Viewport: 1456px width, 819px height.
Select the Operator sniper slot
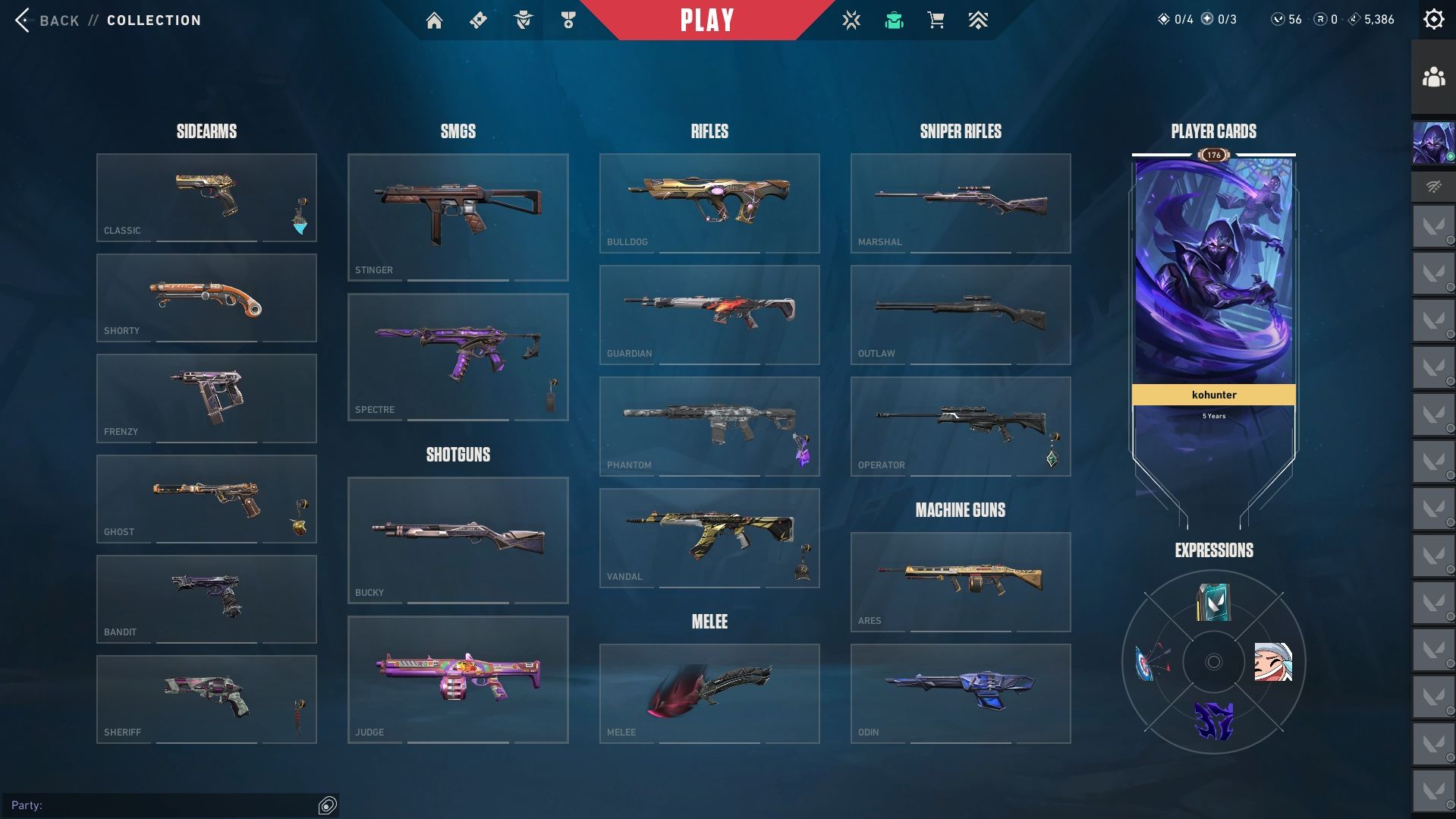coord(961,426)
